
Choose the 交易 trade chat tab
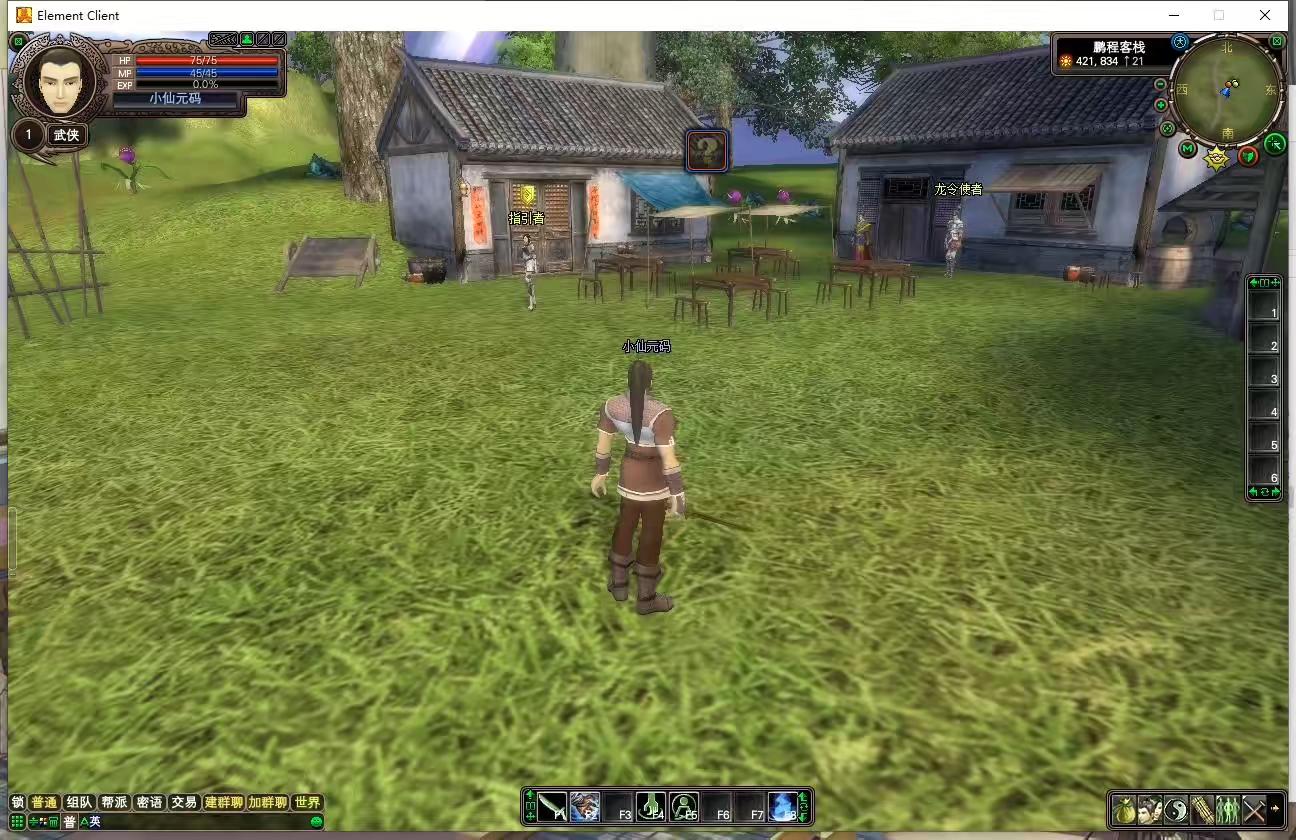tap(183, 802)
